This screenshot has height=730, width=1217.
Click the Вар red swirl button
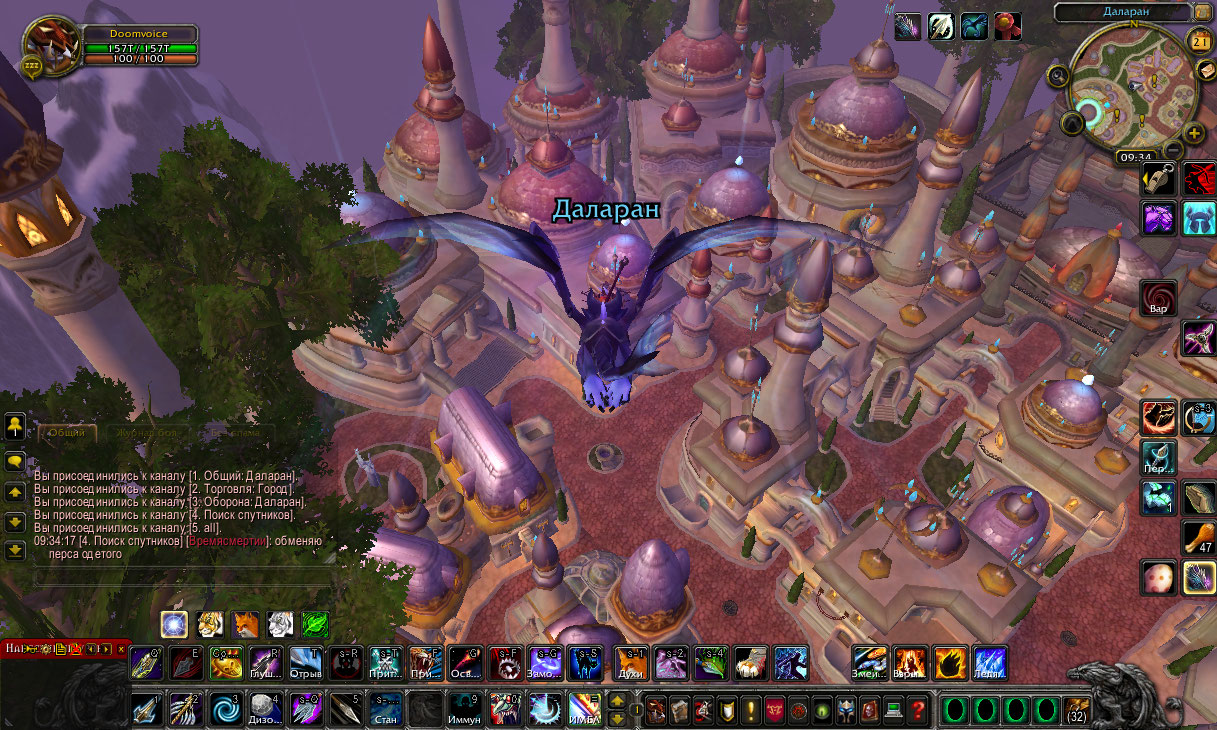tap(1159, 297)
